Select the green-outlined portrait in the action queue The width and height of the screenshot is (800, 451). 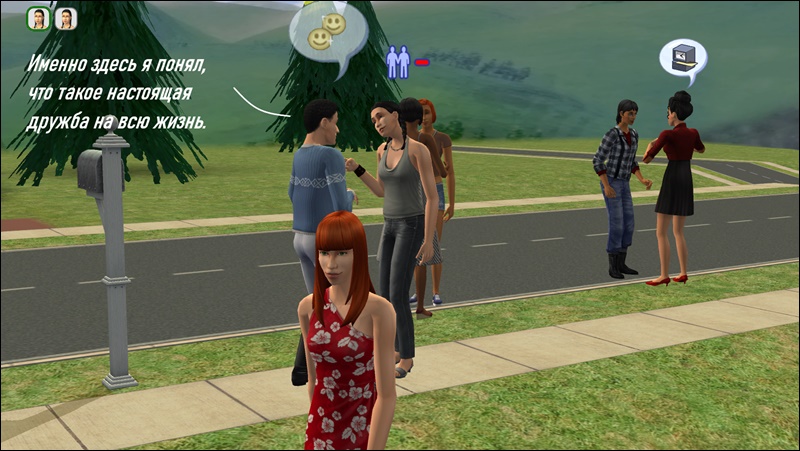(38, 19)
